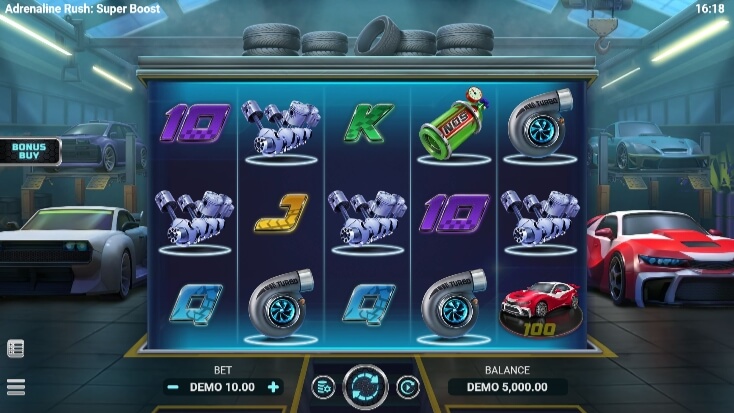Decrease the bet with the minus button
The height and width of the screenshot is (413, 734).
pos(173,387)
